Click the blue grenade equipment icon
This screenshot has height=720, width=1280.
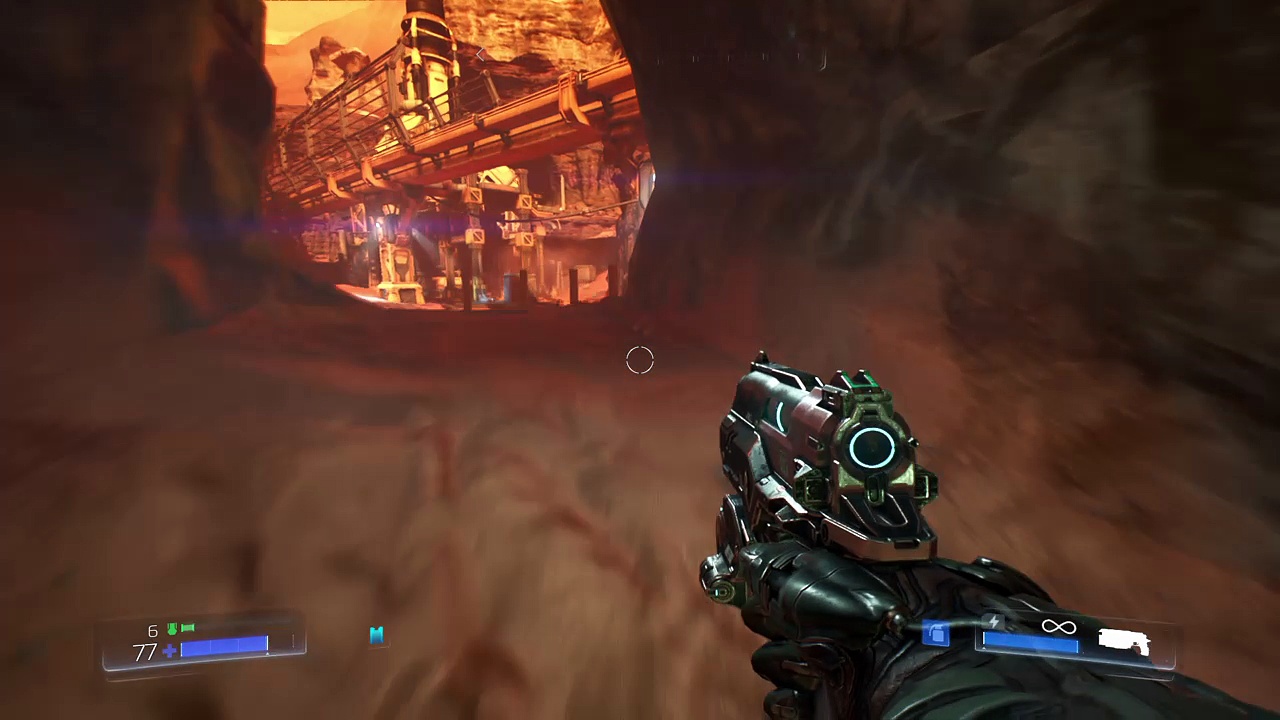pos(936,634)
